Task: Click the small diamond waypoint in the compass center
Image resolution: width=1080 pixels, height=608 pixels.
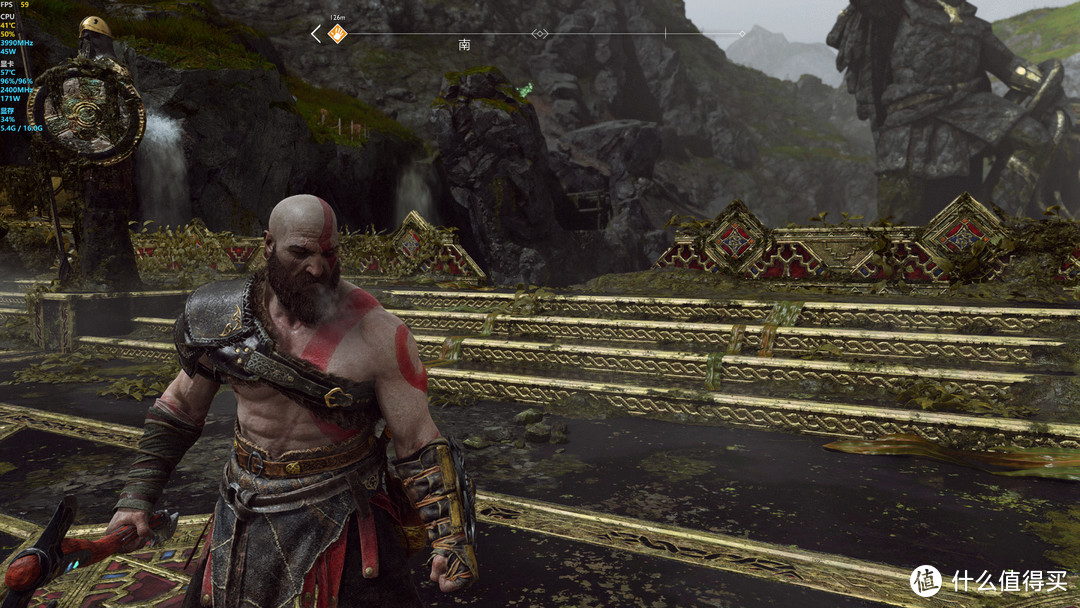Action: pyautogui.click(x=540, y=34)
